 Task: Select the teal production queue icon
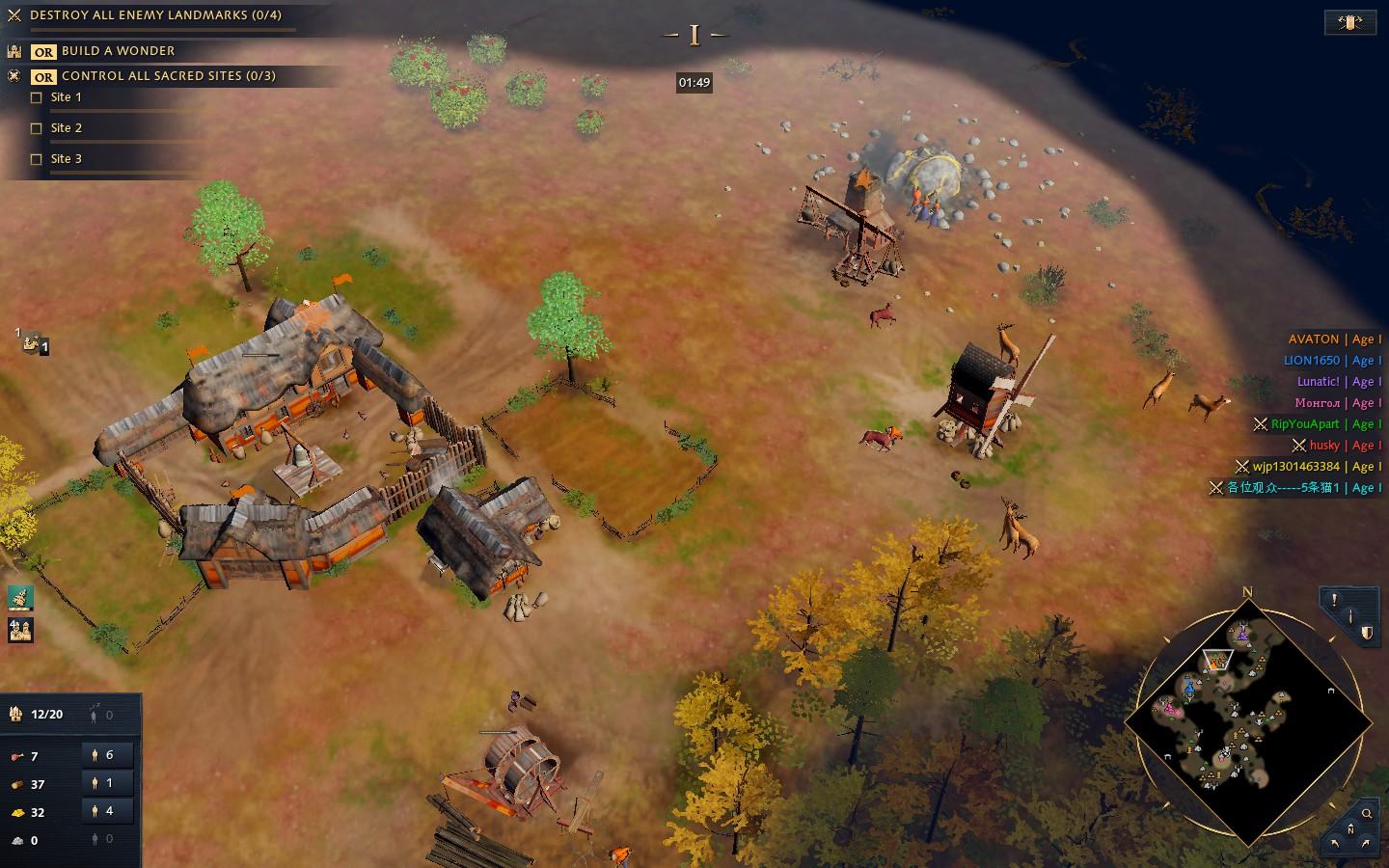pos(20,598)
